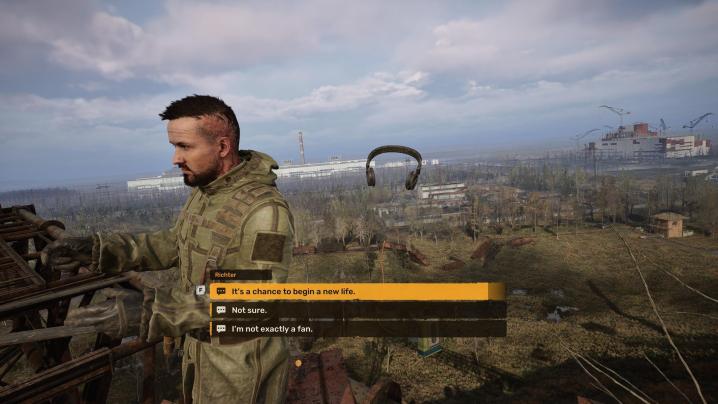Image resolution: width=718 pixels, height=404 pixels.
Task: Answer with "I'm not exactly a fan."
Action: 357,328
